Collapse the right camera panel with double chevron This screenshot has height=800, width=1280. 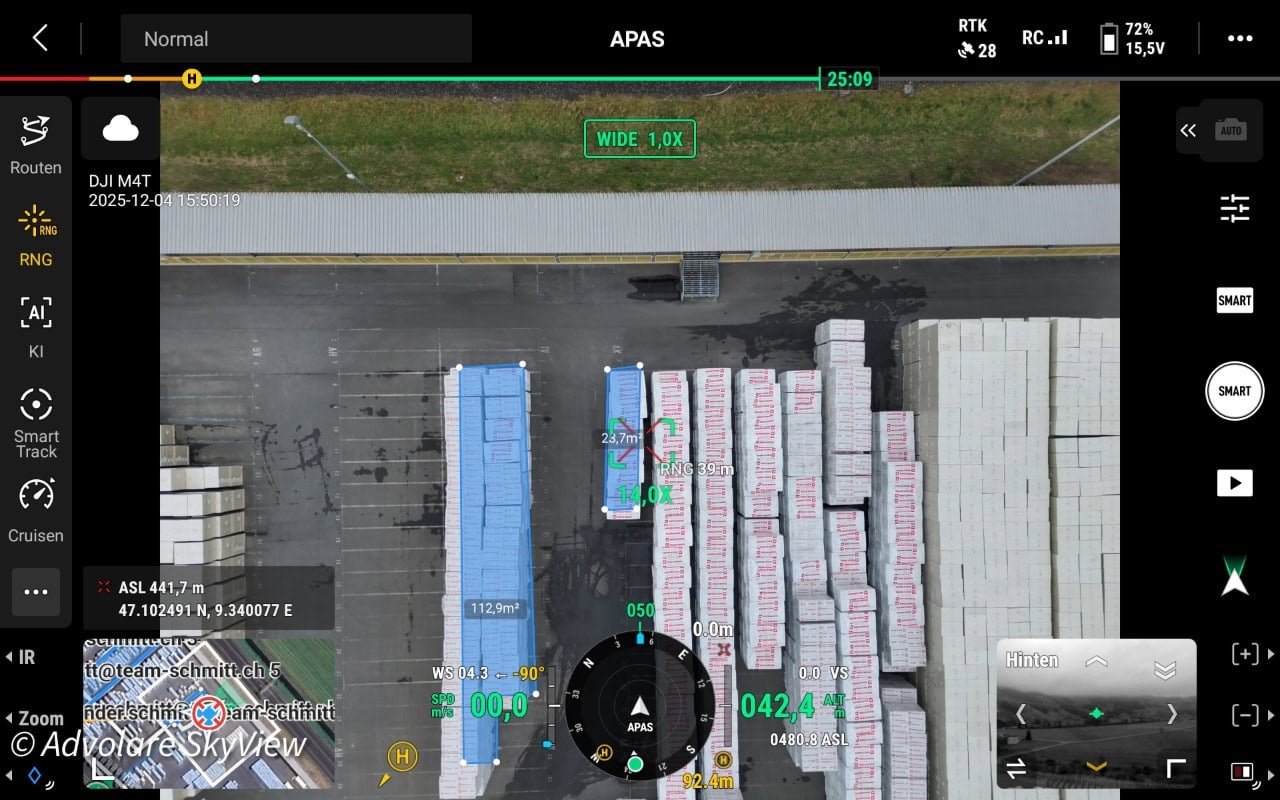coord(1188,130)
